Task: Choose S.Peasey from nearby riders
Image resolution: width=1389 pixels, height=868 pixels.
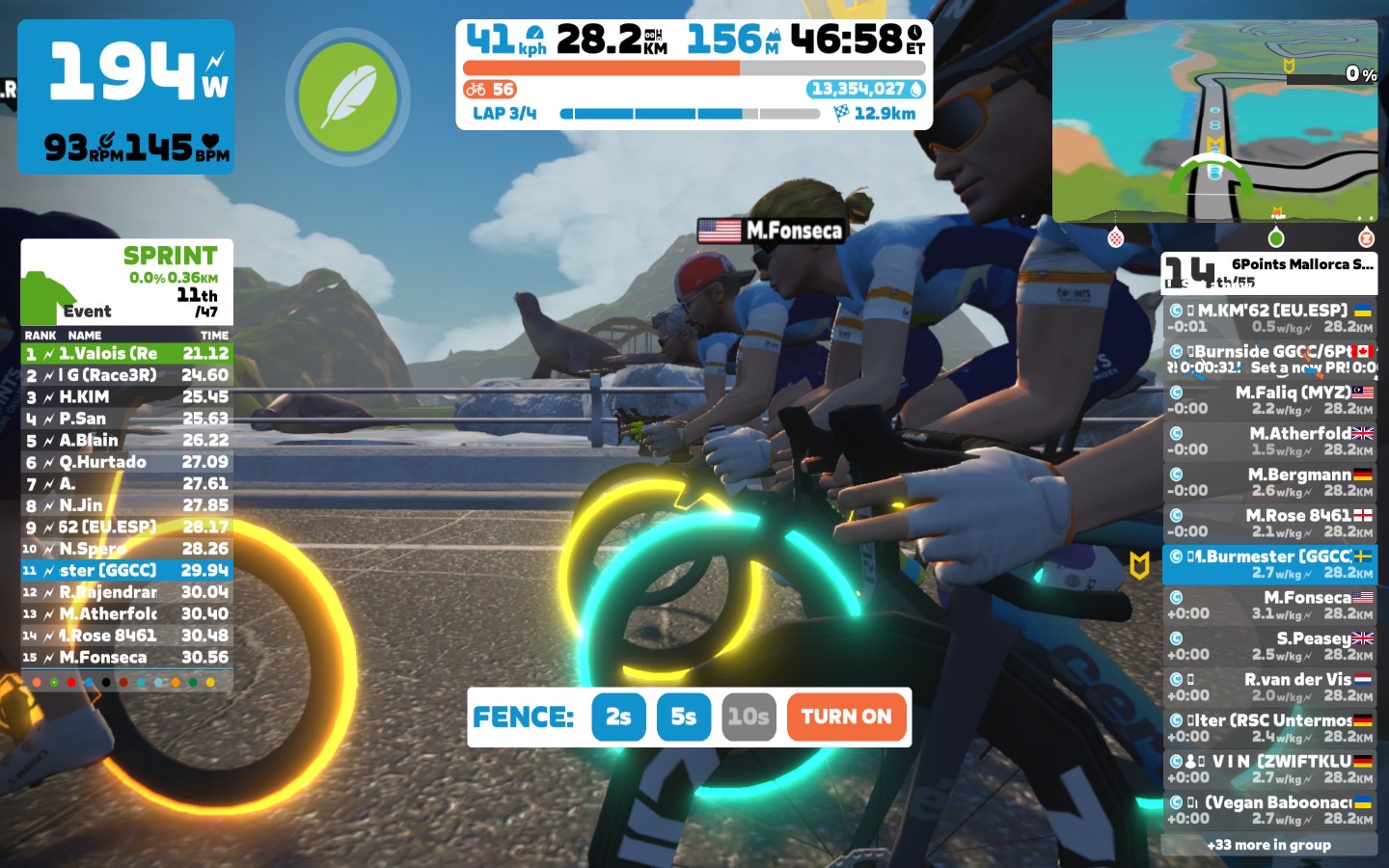Action: [x=1269, y=646]
